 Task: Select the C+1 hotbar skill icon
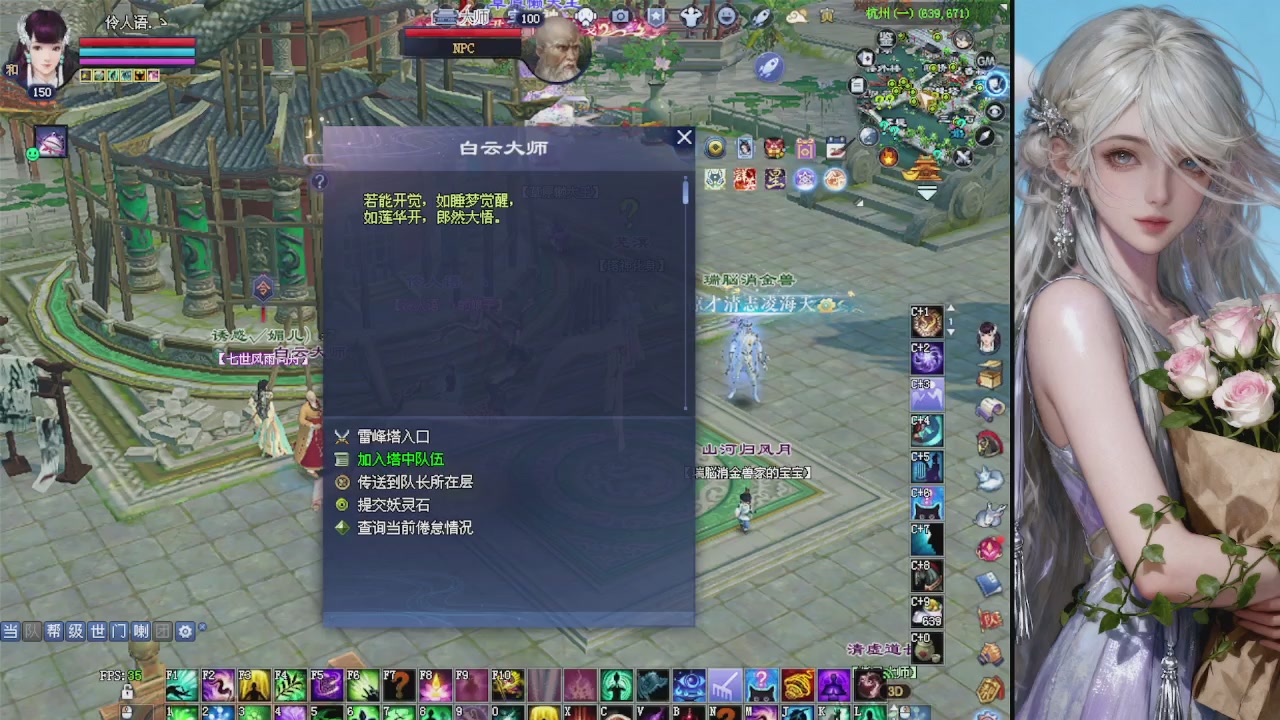pyautogui.click(x=927, y=321)
